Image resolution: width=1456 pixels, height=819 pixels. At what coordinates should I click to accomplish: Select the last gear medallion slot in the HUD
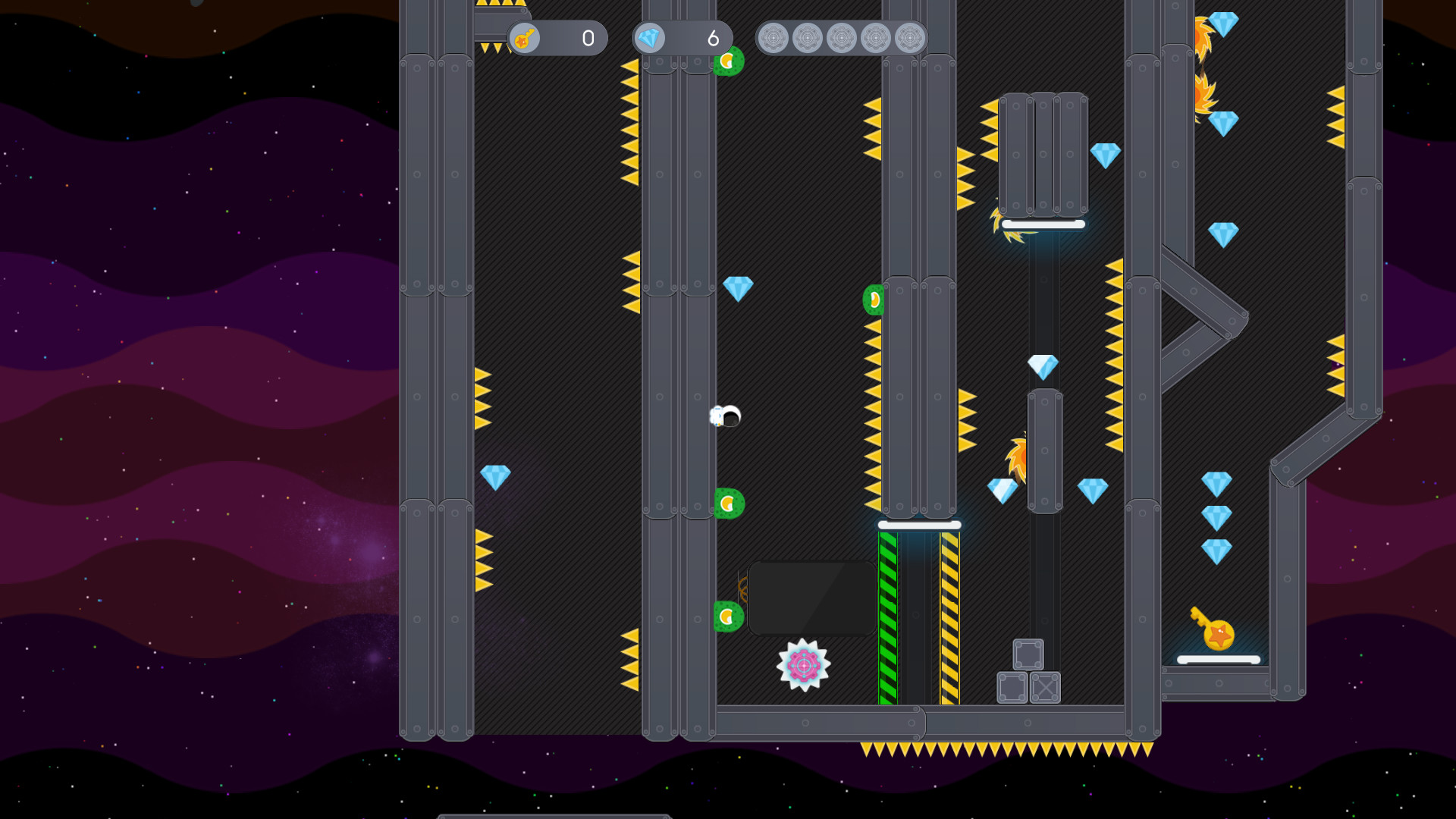click(908, 38)
